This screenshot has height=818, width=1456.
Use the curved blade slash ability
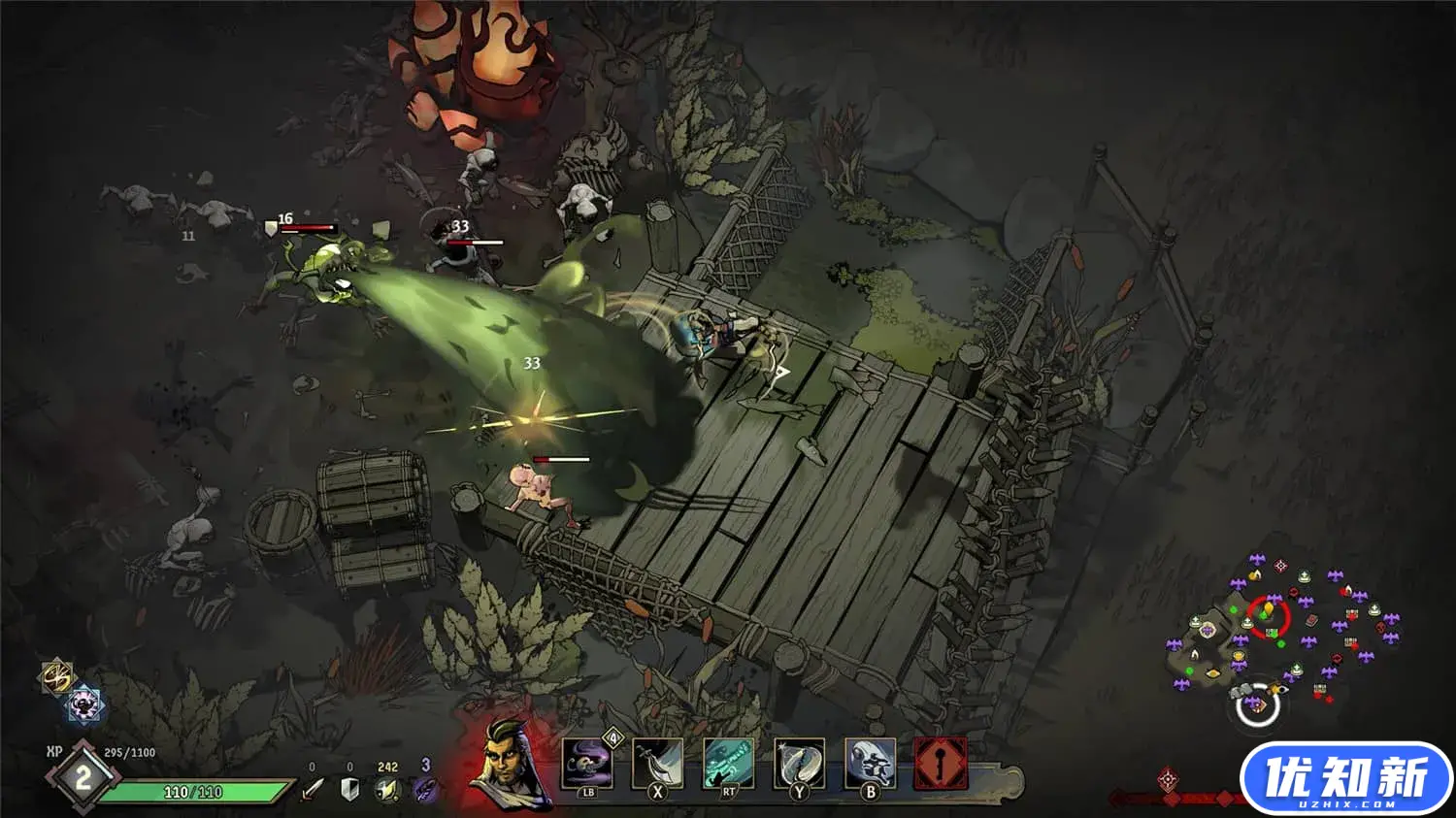click(x=658, y=764)
